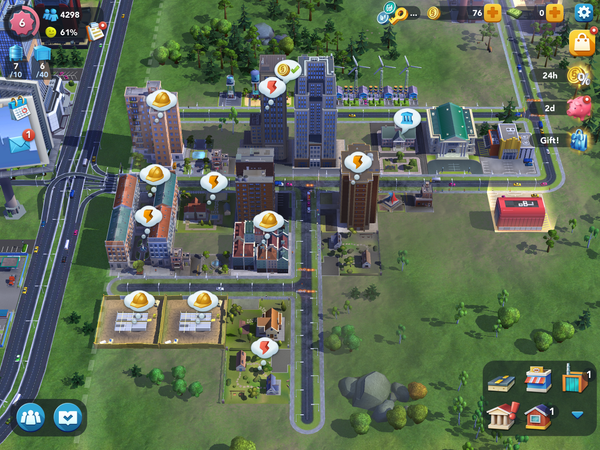This screenshot has width=600, height=450.
Task: Open the factory build category
Action: point(572,379)
